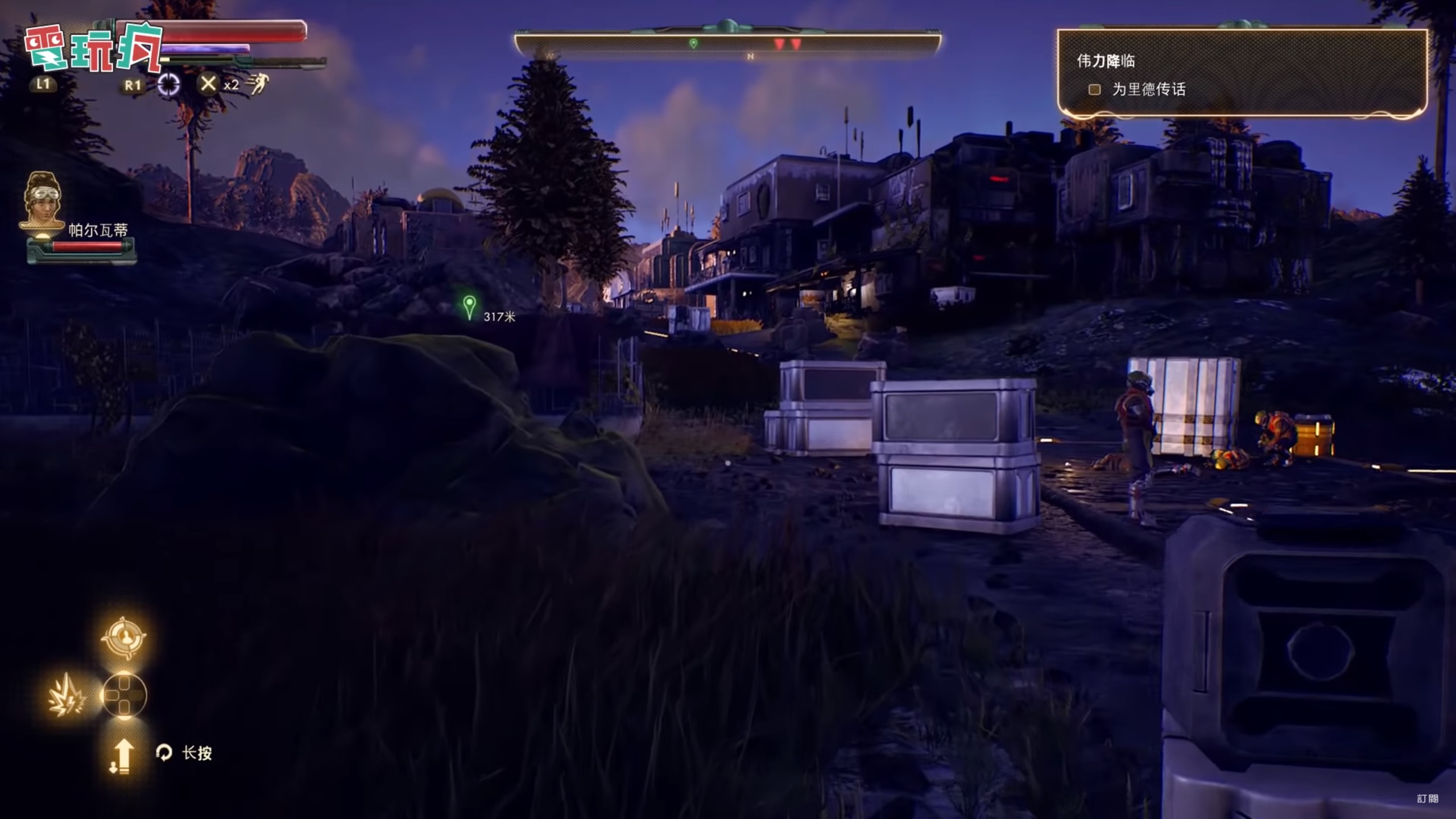The height and width of the screenshot is (819, 1456).
Task: Select companion Parvati's portrait
Action: pyautogui.click(x=42, y=200)
